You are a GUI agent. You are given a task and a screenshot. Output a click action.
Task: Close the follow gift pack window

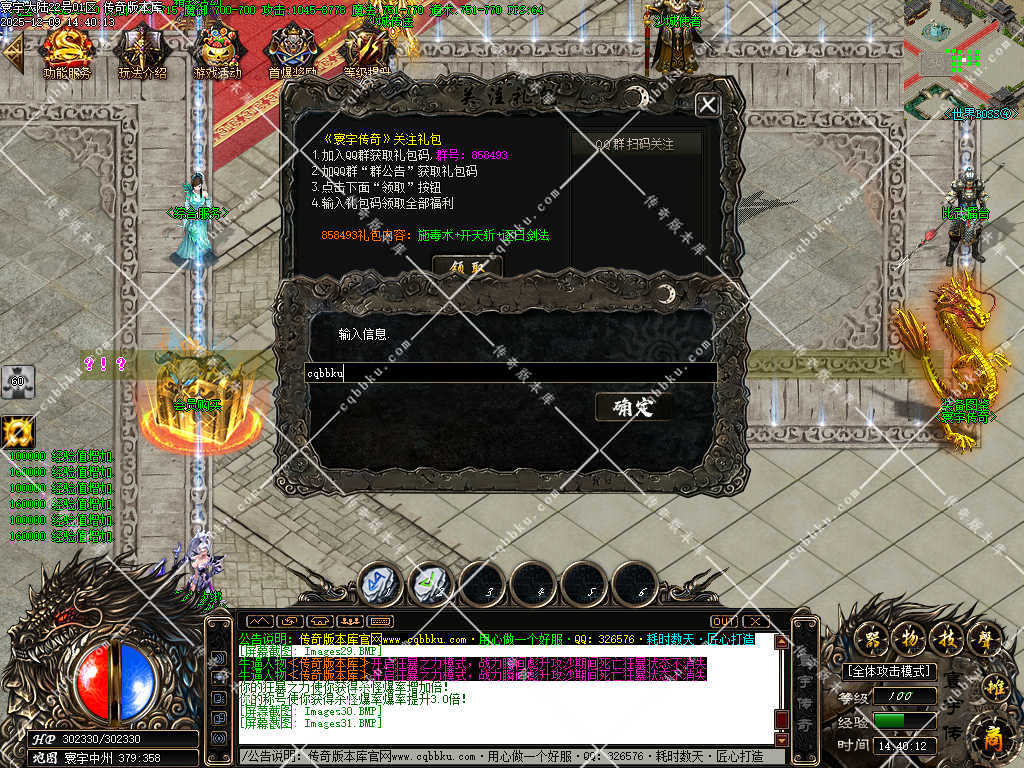[x=707, y=104]
